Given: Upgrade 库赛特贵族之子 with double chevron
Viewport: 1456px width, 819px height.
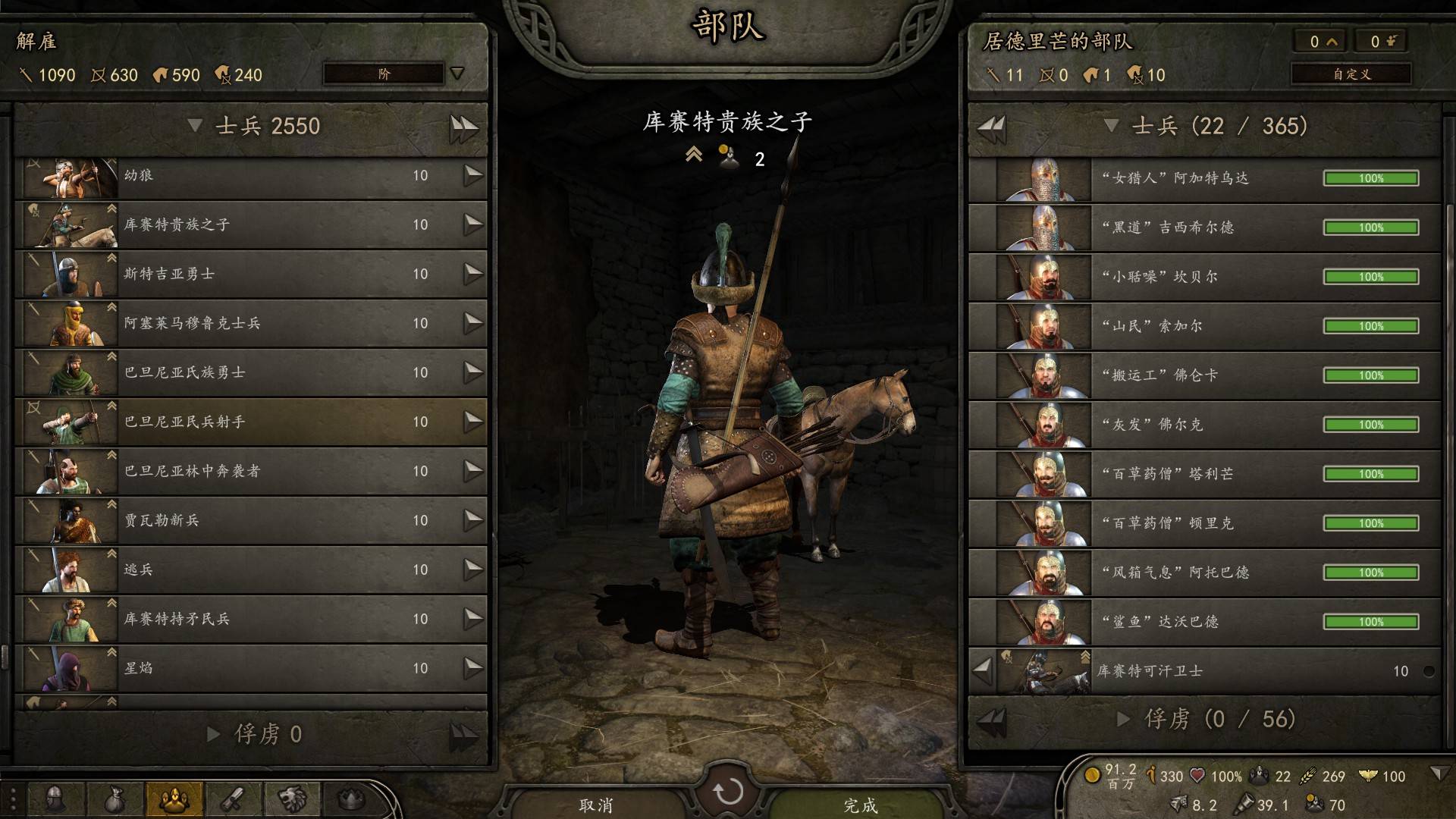Looking at the screenshot, I should [x=693, y=155].
